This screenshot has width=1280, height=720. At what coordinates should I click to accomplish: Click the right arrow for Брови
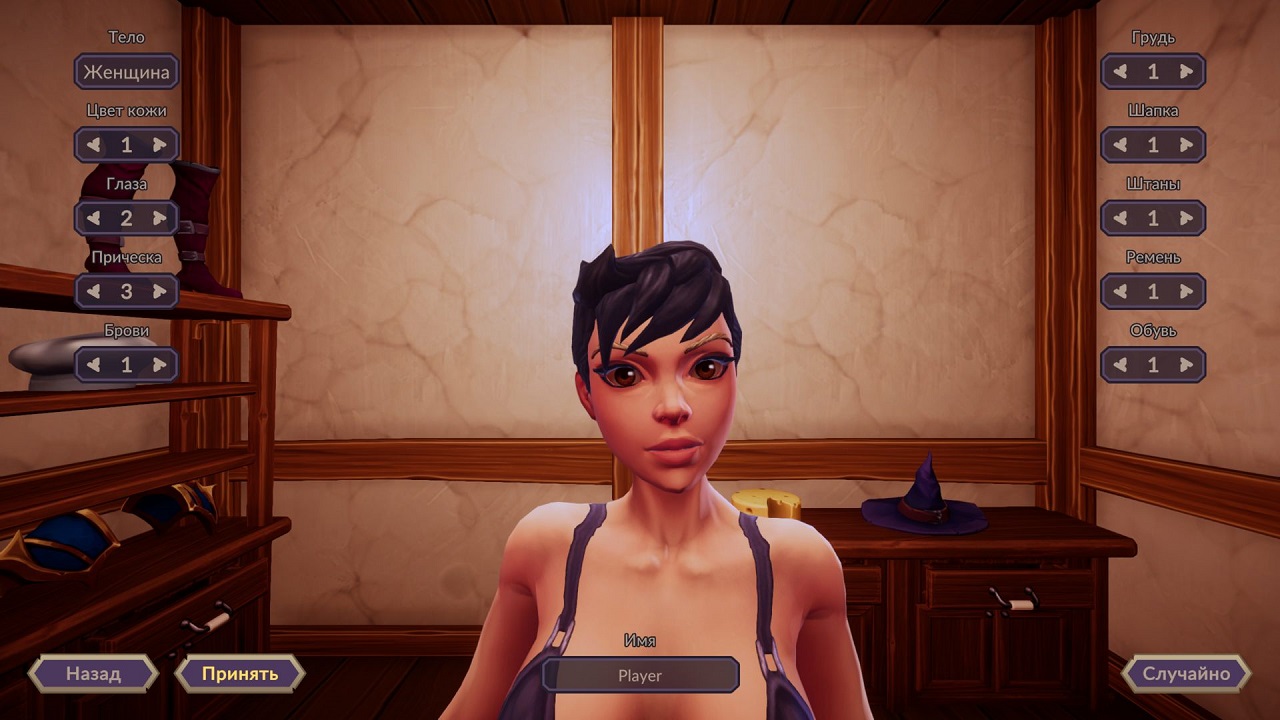(159, 365)
